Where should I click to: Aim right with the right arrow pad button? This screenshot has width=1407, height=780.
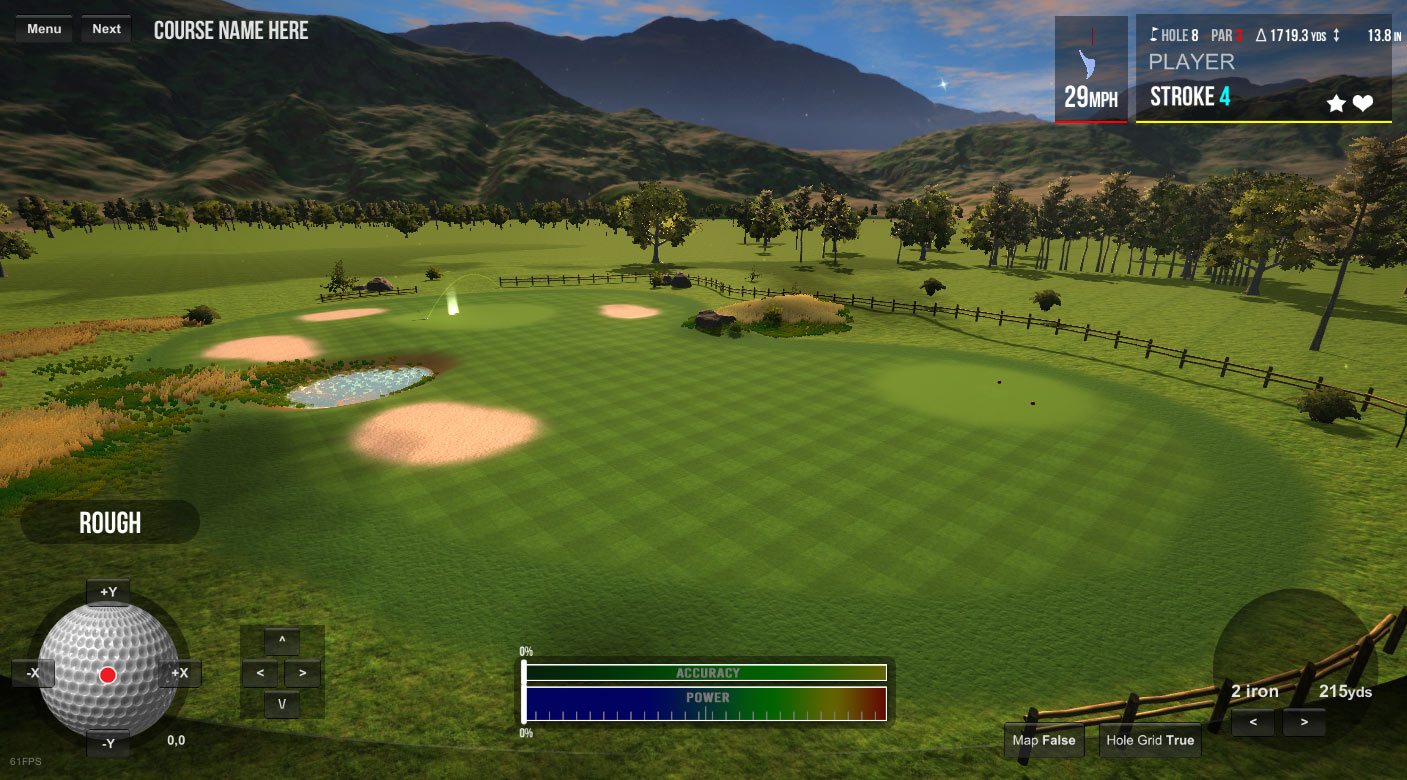303,673
